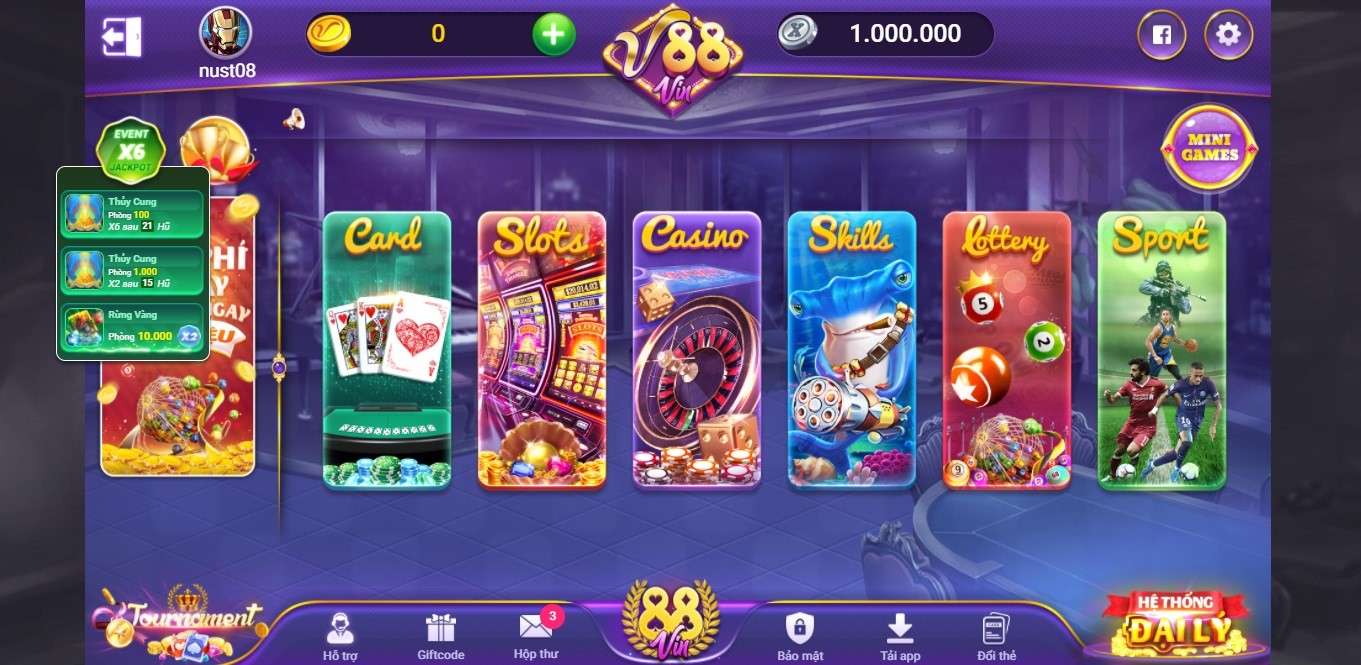1361x665 pixels.
Task: Go to the Sport betting category
Action: click(1161, 350)
